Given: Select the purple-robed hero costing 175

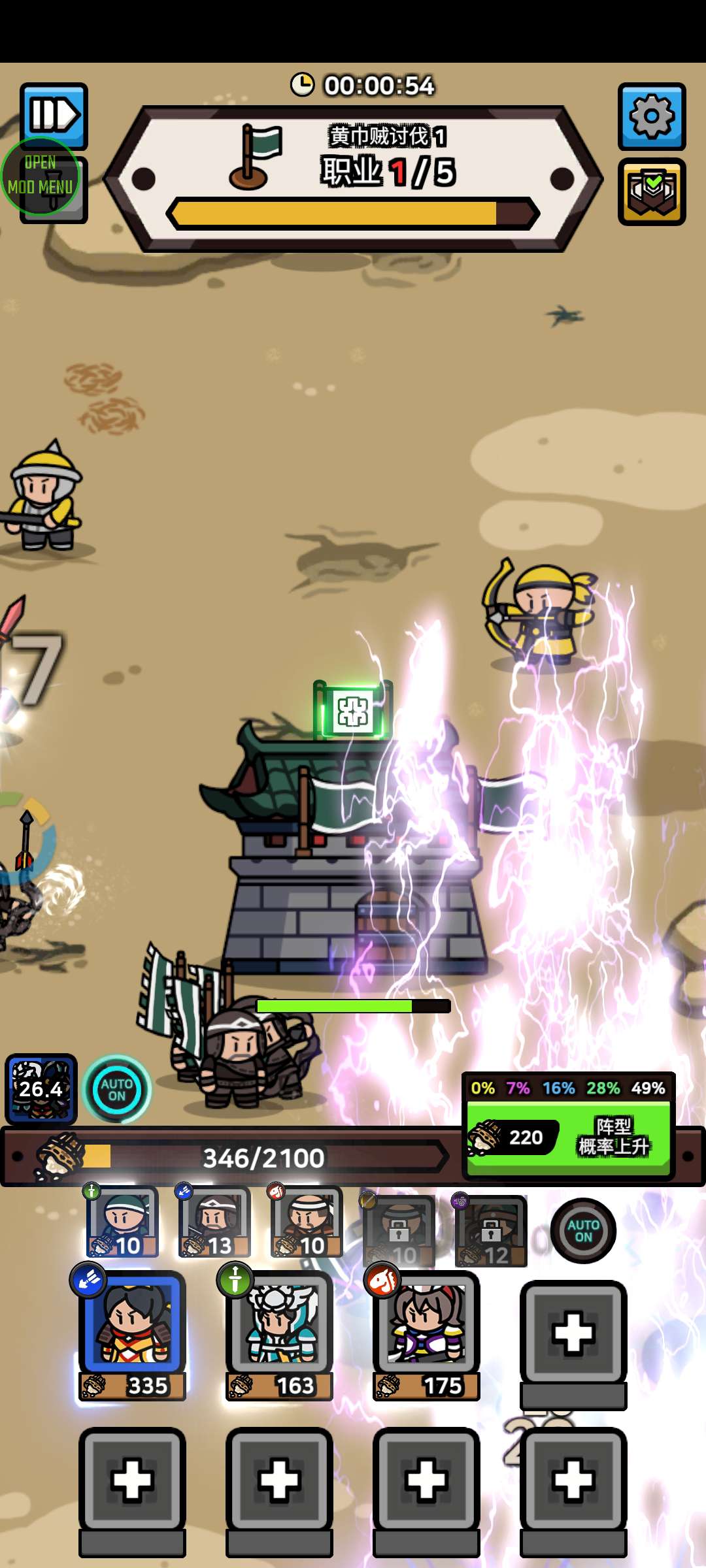Looking at the screenshot, I should pyautogui.click(x=426, y=1334).
